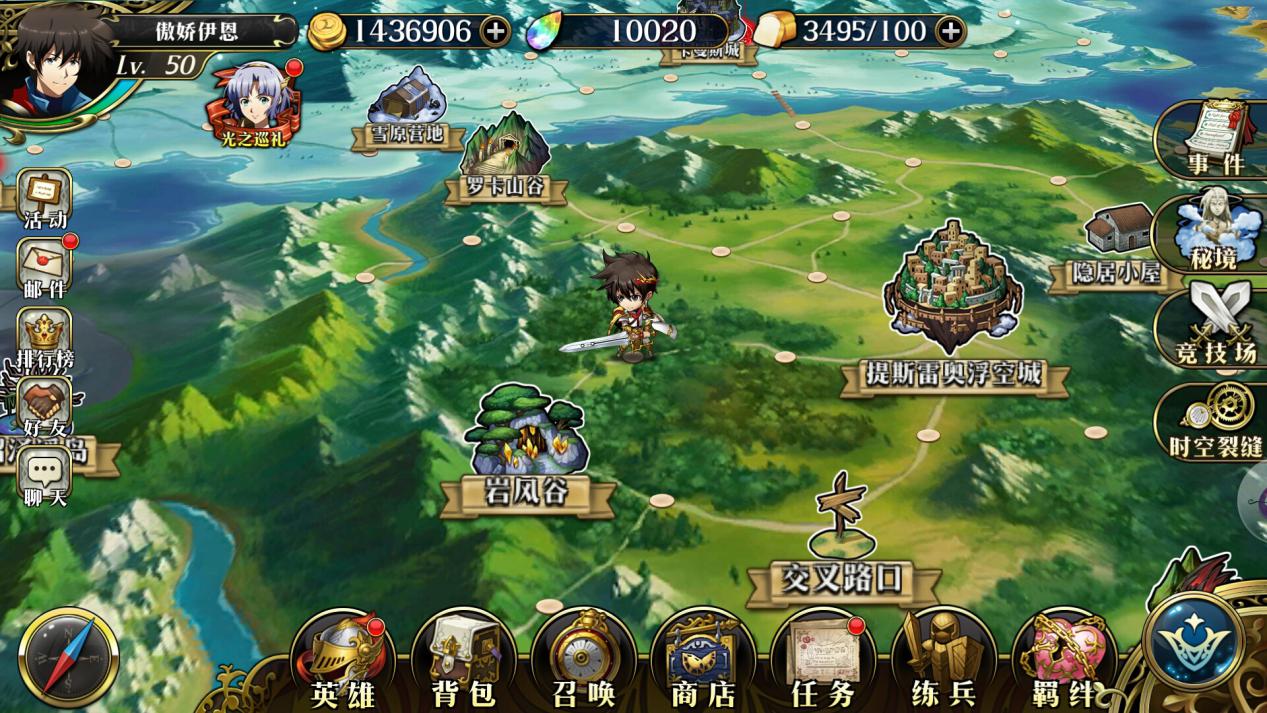The image size is (1267, 713).
Task: Open the 背包 backpack
Action: pos(462,660)
